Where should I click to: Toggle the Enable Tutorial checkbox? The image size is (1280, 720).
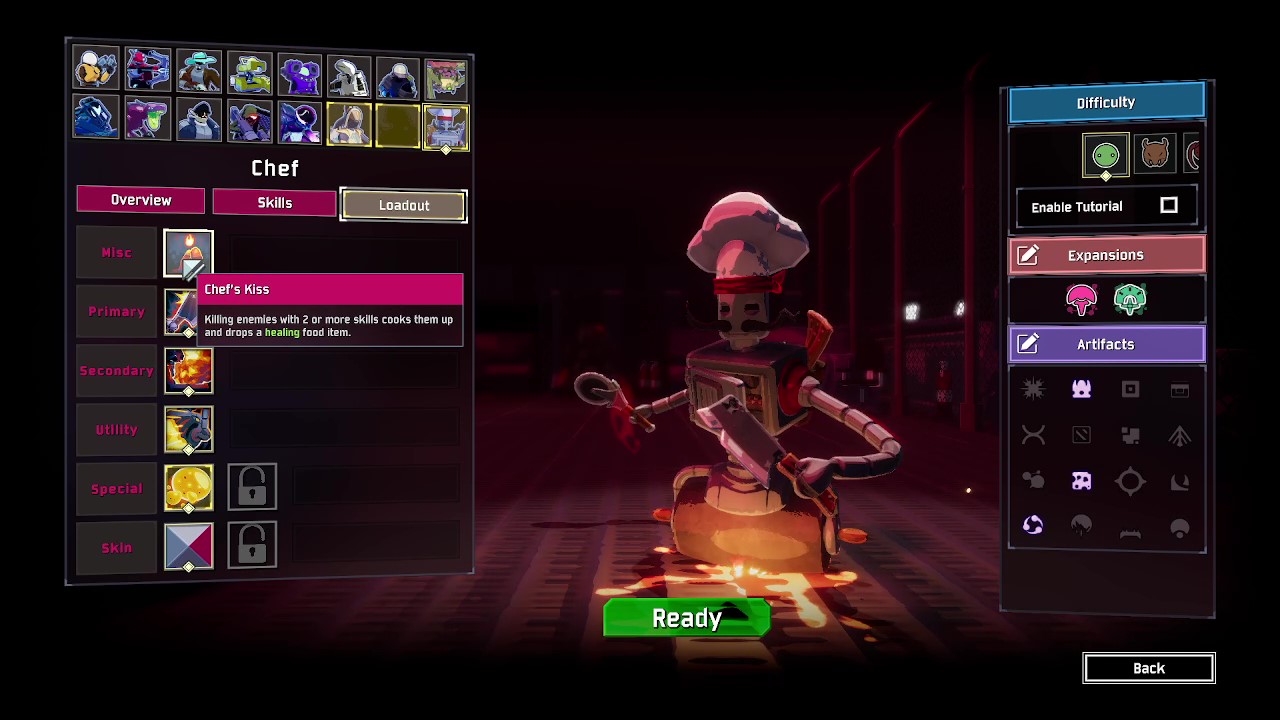coord(1169,206)
